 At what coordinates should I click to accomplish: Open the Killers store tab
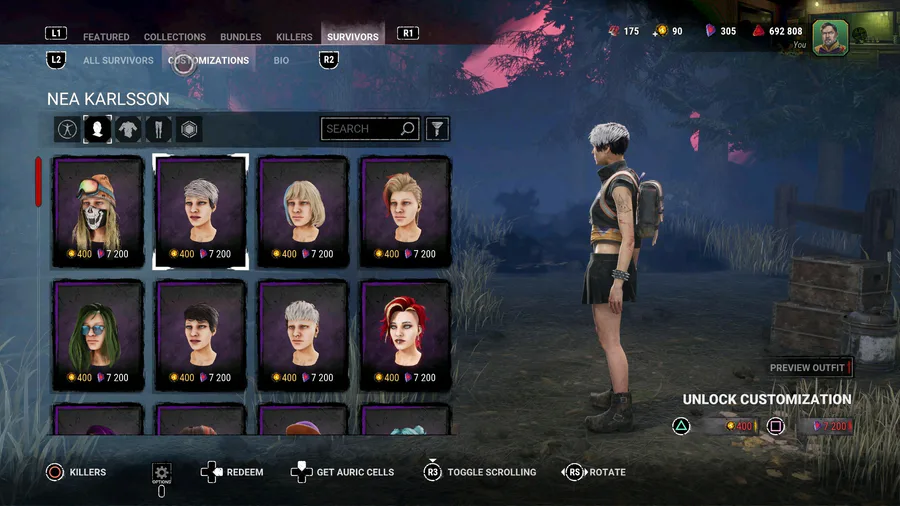click(x=294, y=37)
